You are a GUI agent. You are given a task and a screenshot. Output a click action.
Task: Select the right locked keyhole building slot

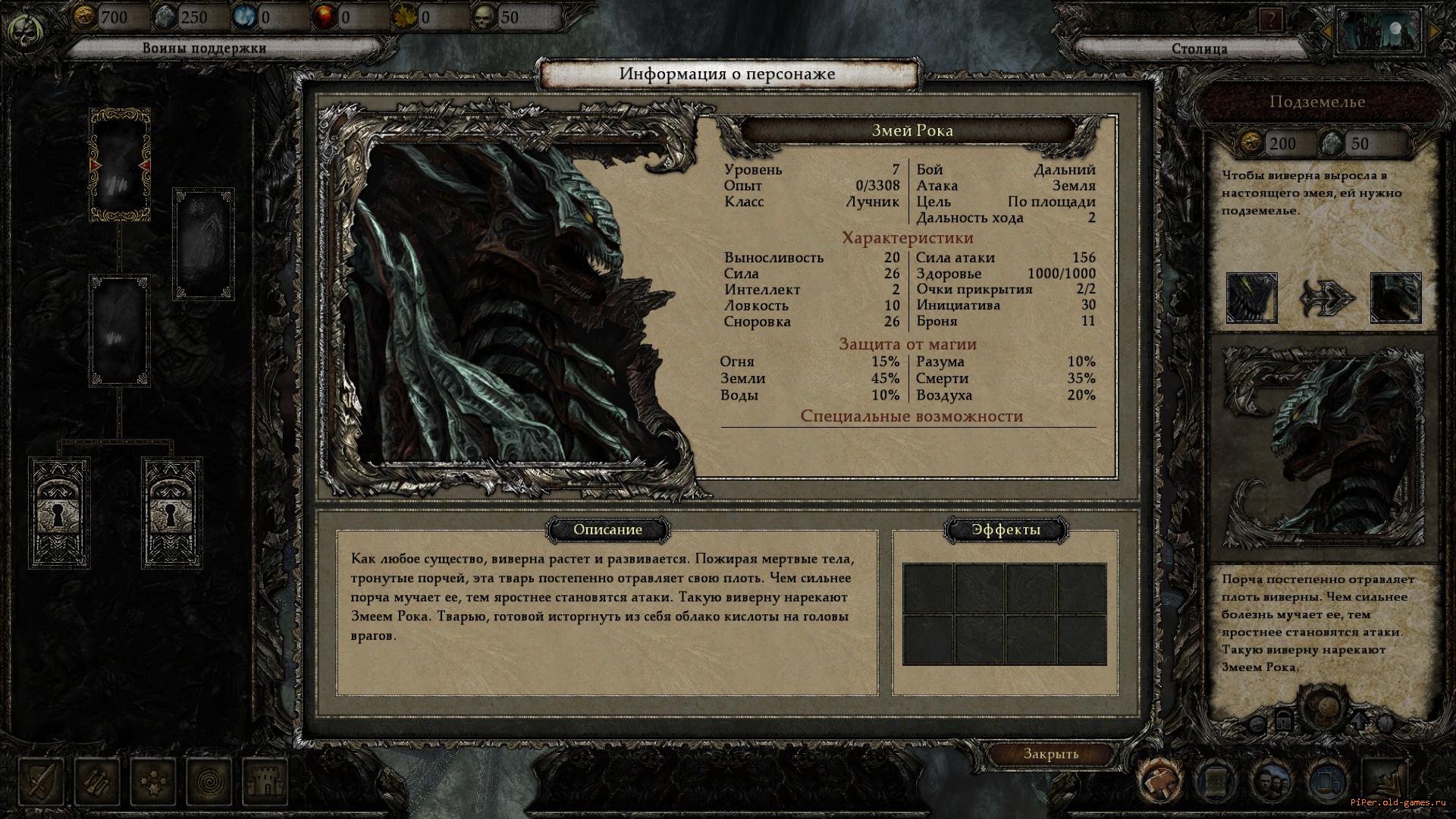[x=171, y=513]
